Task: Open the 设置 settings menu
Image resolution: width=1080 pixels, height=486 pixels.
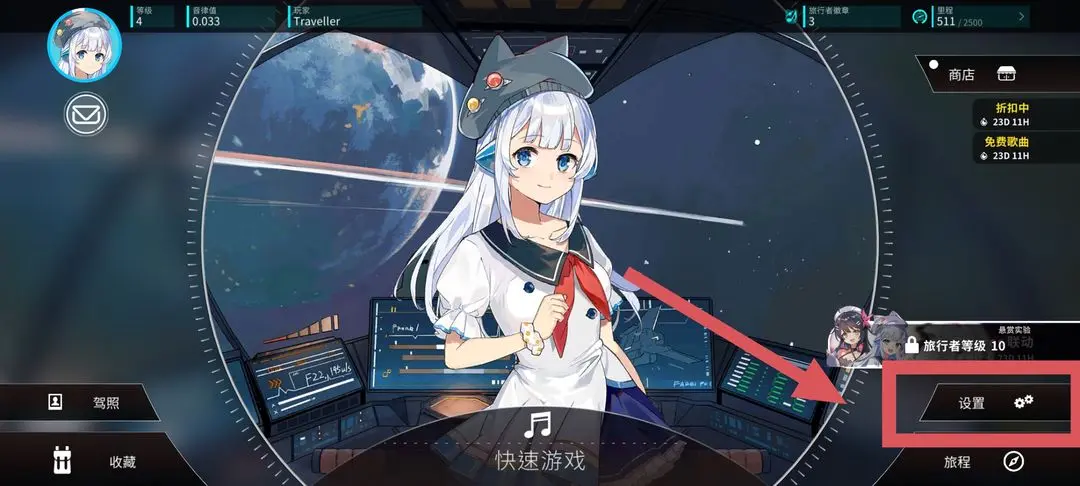Action: tap(996, 403)
